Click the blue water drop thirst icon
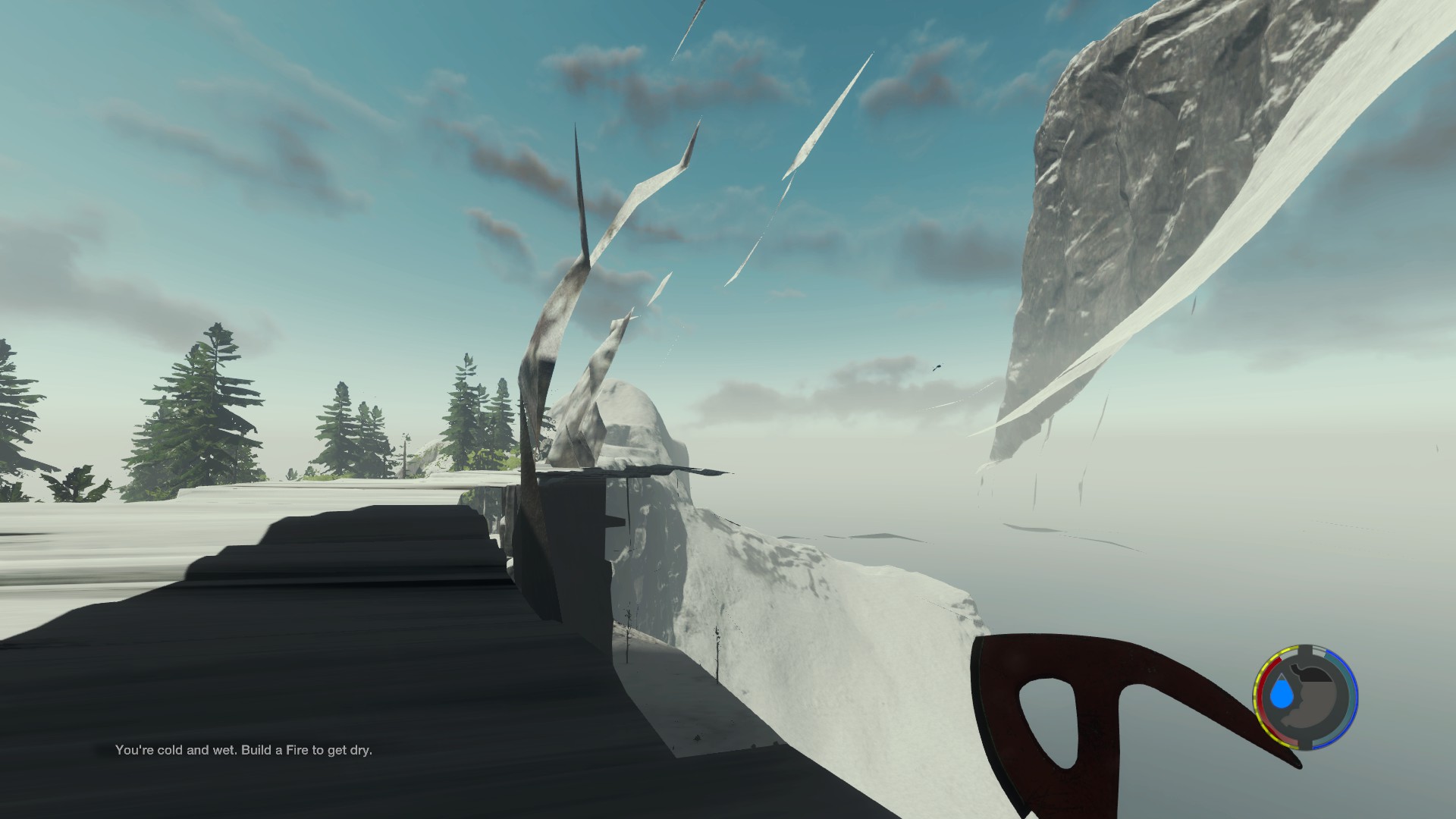The width and height of the screenshot is (1456, 819). [1282, 693]
